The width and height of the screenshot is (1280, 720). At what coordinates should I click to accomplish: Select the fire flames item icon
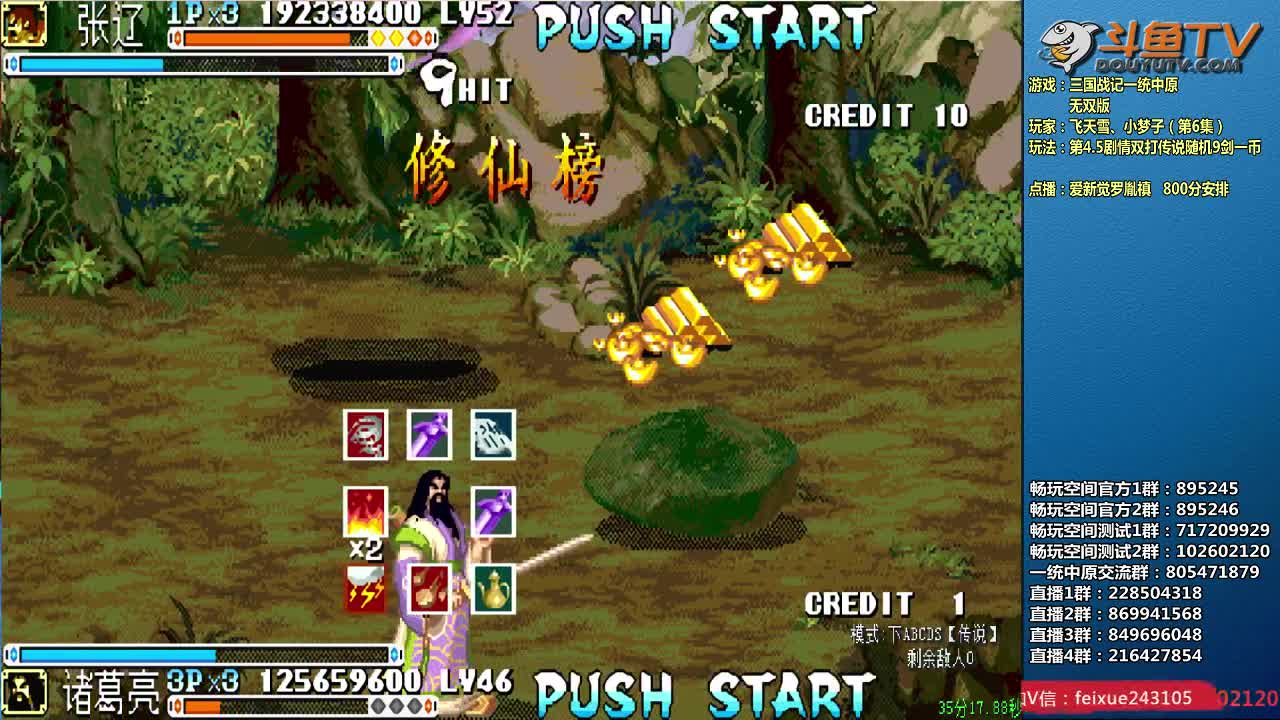pyautogui.click(x=365, y=512)
